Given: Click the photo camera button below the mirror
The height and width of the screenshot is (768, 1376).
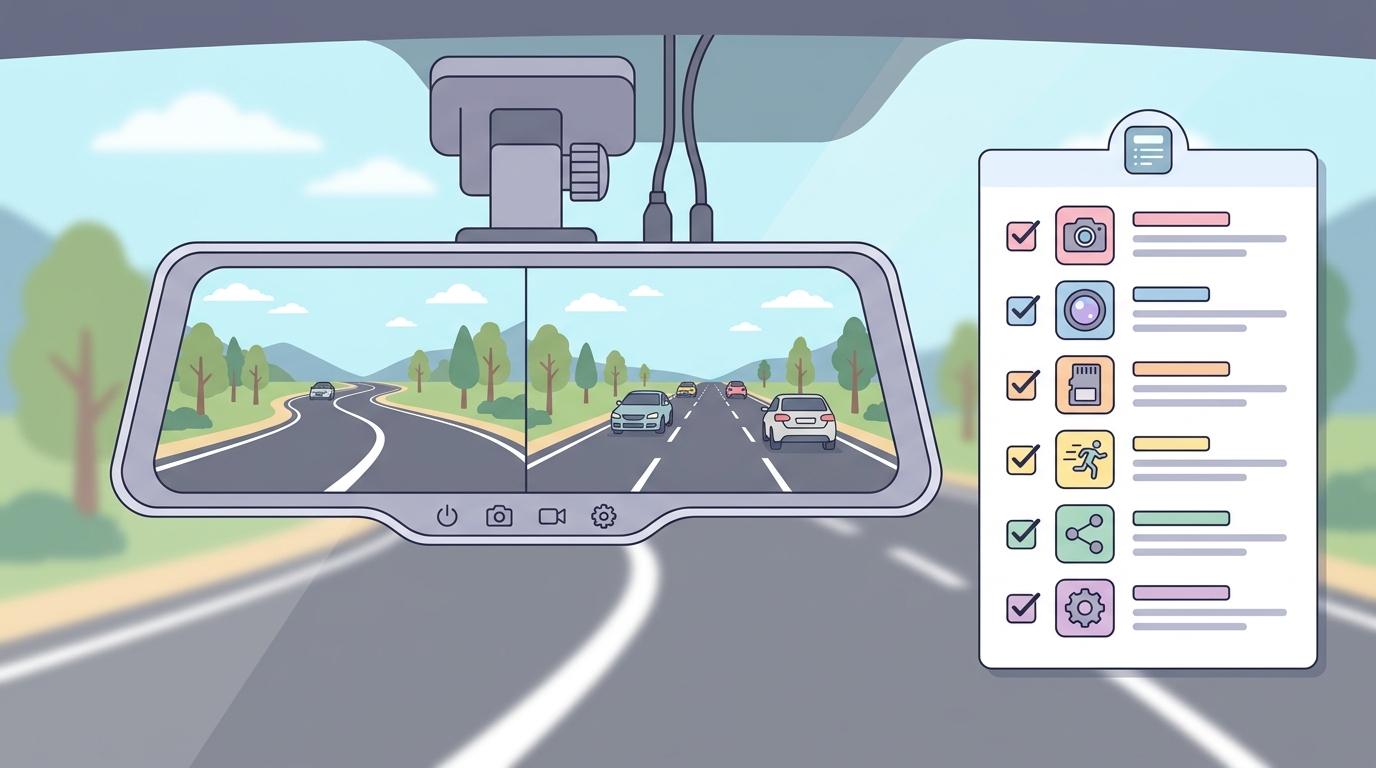Looking at the screenshot, I should [x=499, y=516].
